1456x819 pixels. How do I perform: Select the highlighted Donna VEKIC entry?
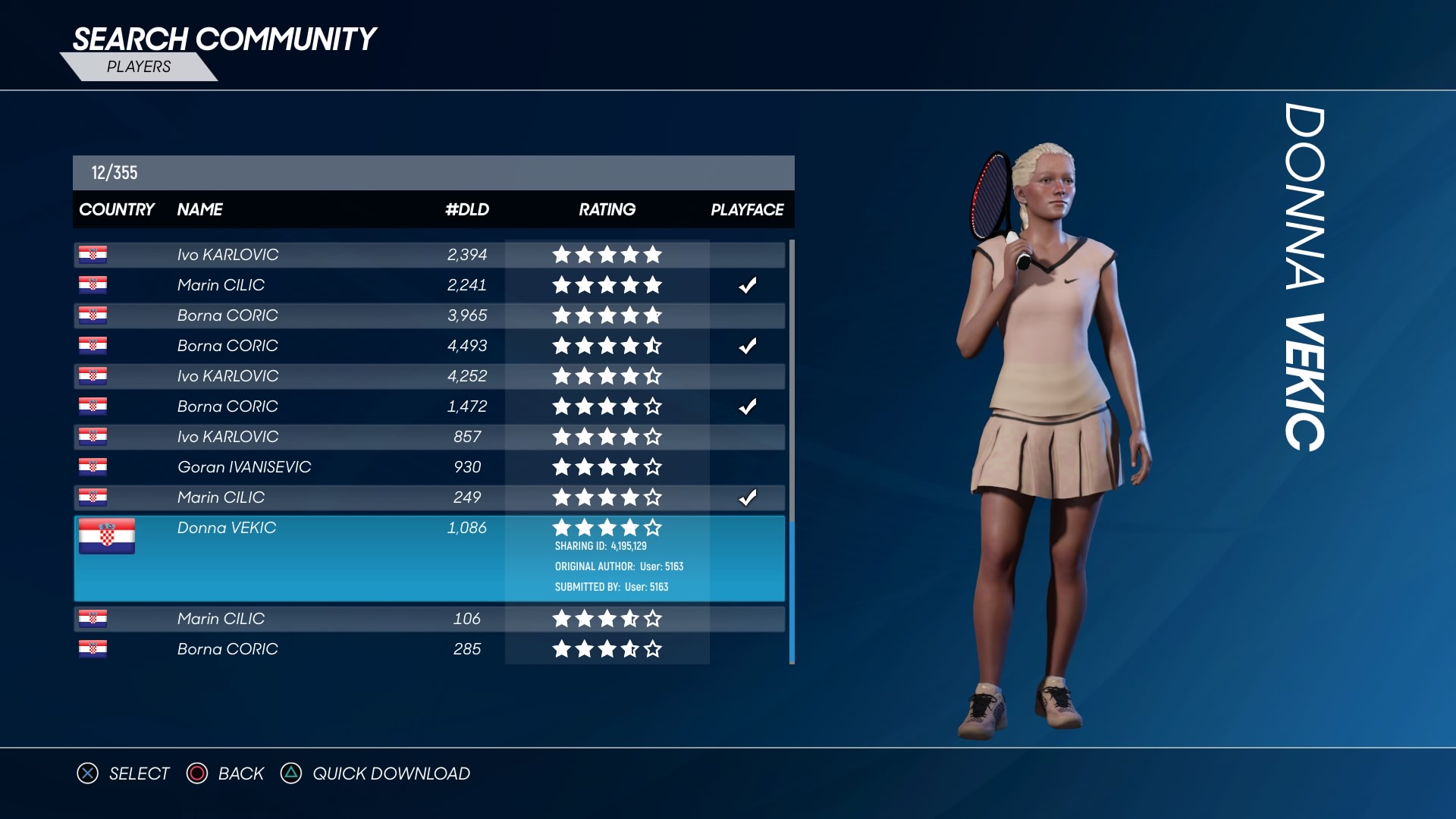(428, 558)
